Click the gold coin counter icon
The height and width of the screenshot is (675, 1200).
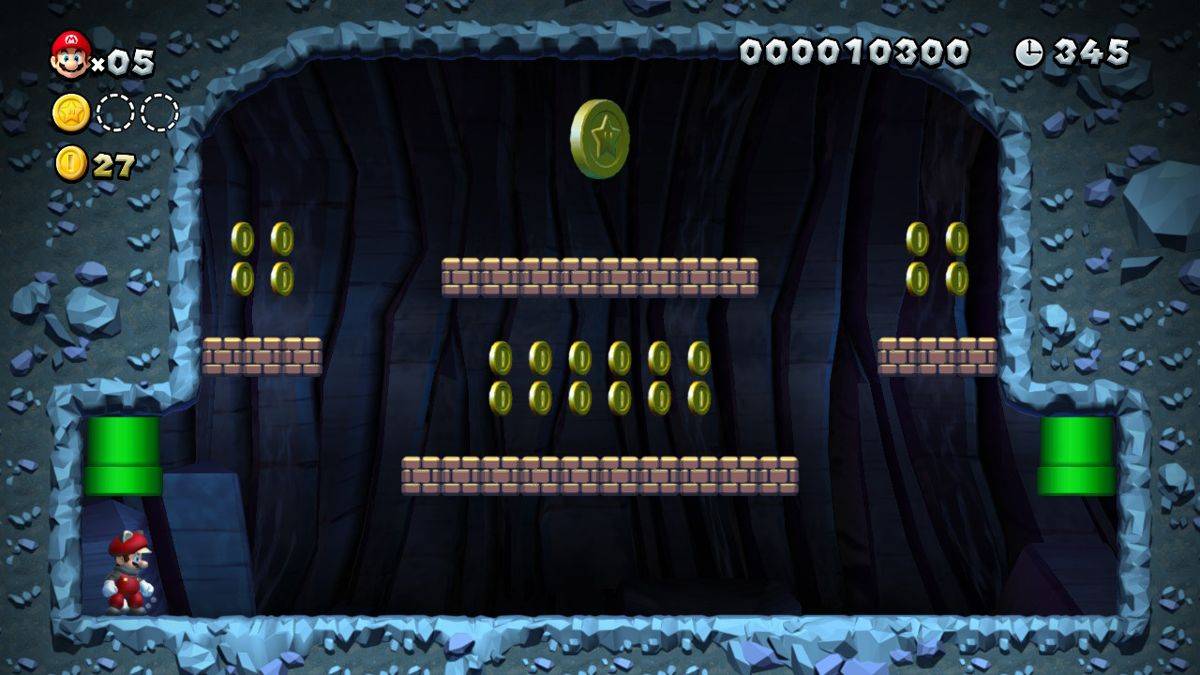[x=71, y=163]
